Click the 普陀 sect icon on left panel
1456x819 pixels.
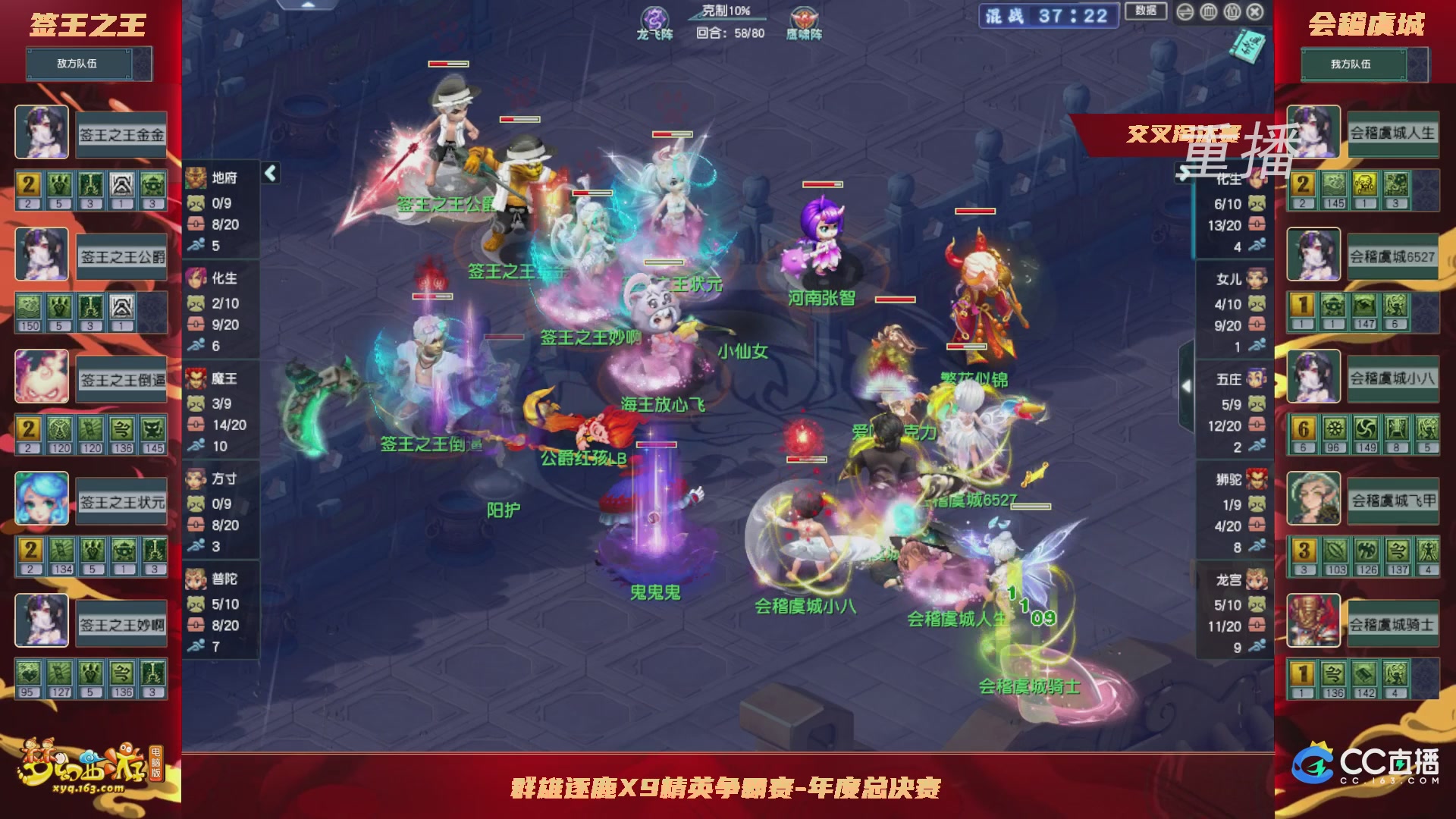point(196,580)
